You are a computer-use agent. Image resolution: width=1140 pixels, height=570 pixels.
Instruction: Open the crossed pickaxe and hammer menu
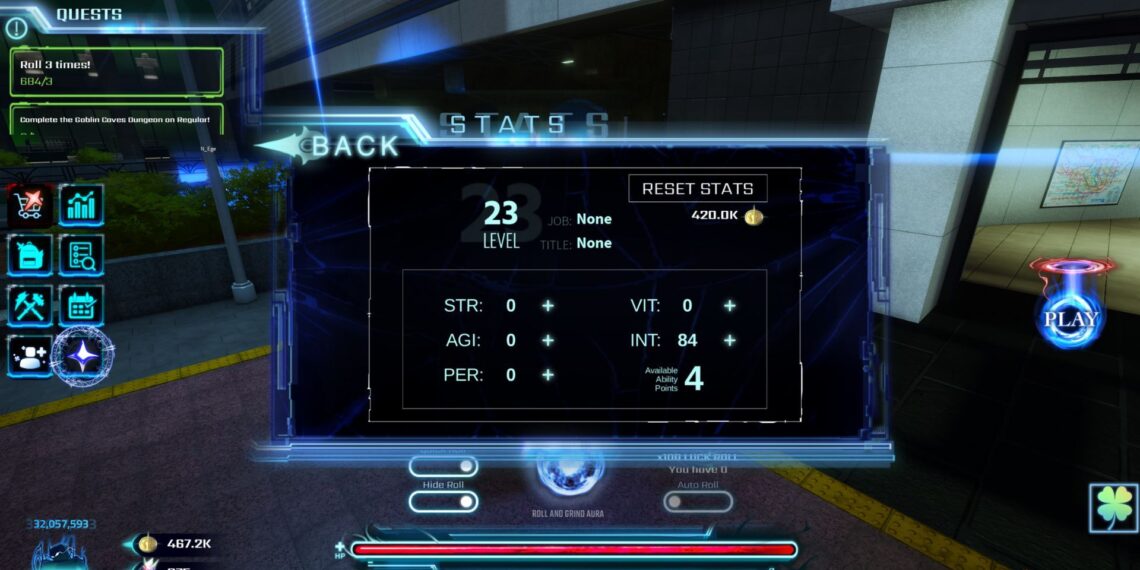pos(30,305)
